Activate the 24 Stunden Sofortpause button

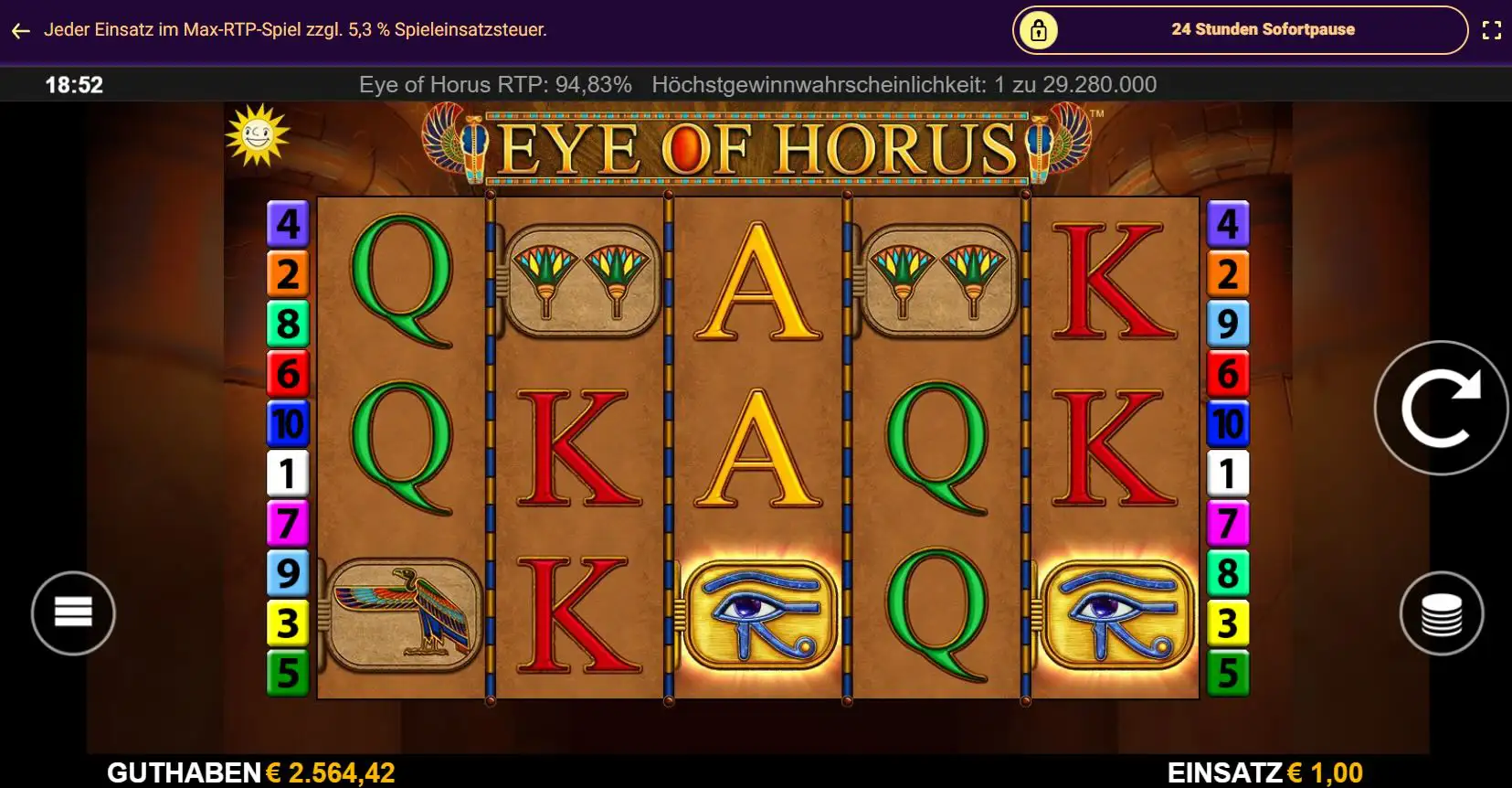click(x=1240, y=30)
